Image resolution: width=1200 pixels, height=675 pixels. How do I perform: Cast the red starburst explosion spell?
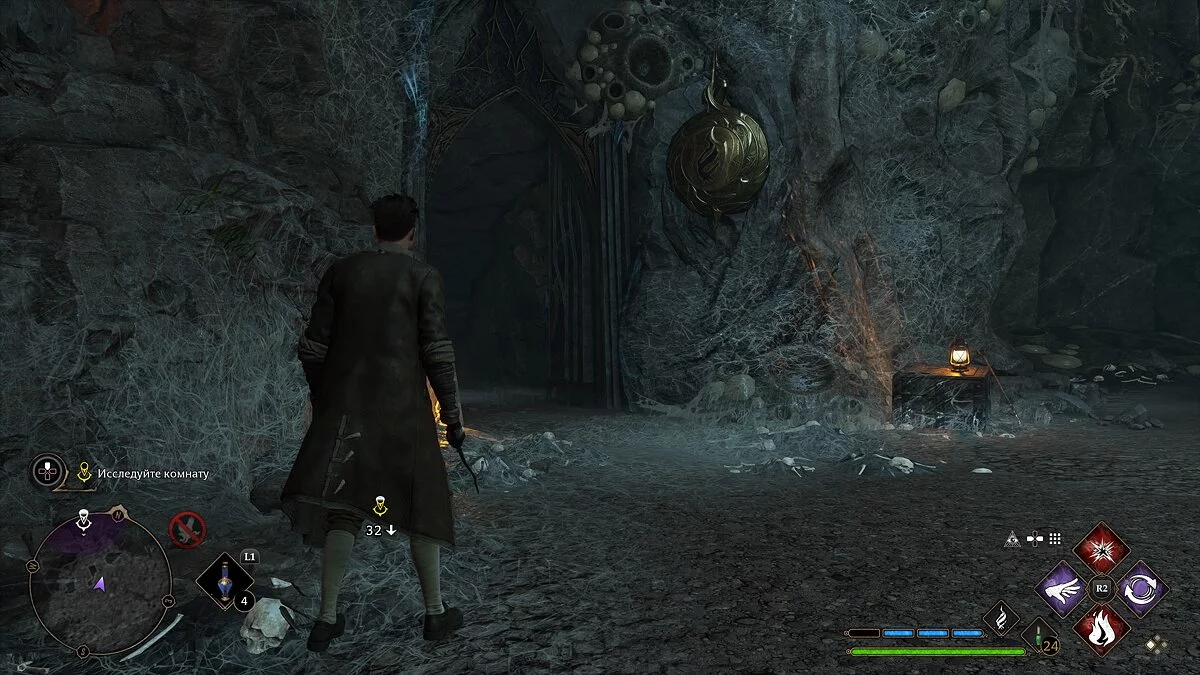point(1101,548)
